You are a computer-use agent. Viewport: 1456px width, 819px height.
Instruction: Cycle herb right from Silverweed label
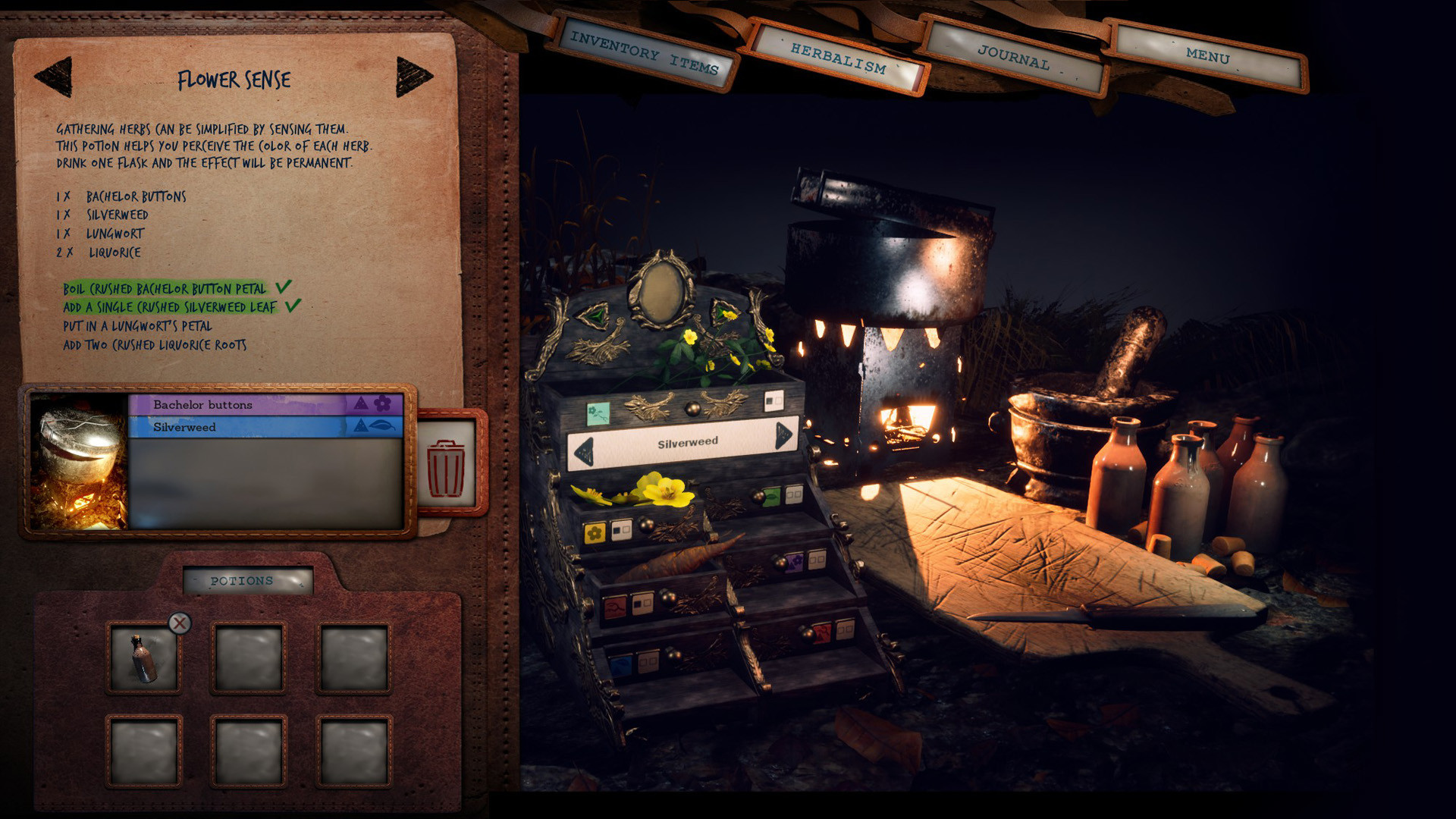(x=783, y=435)
